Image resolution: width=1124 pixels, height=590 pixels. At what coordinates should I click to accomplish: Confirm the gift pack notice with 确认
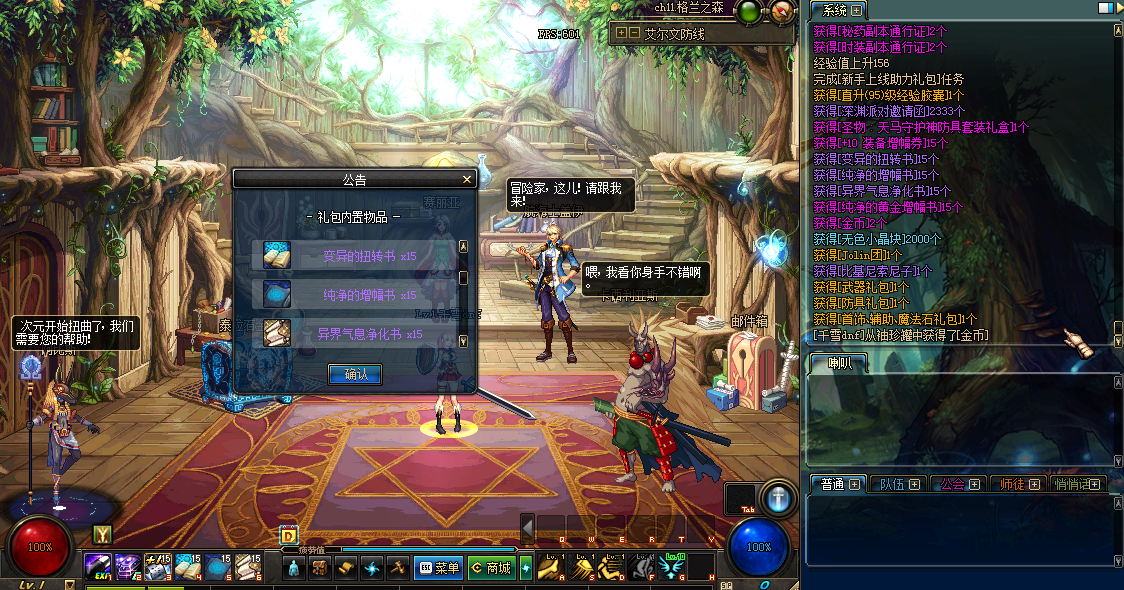[355, 374]
